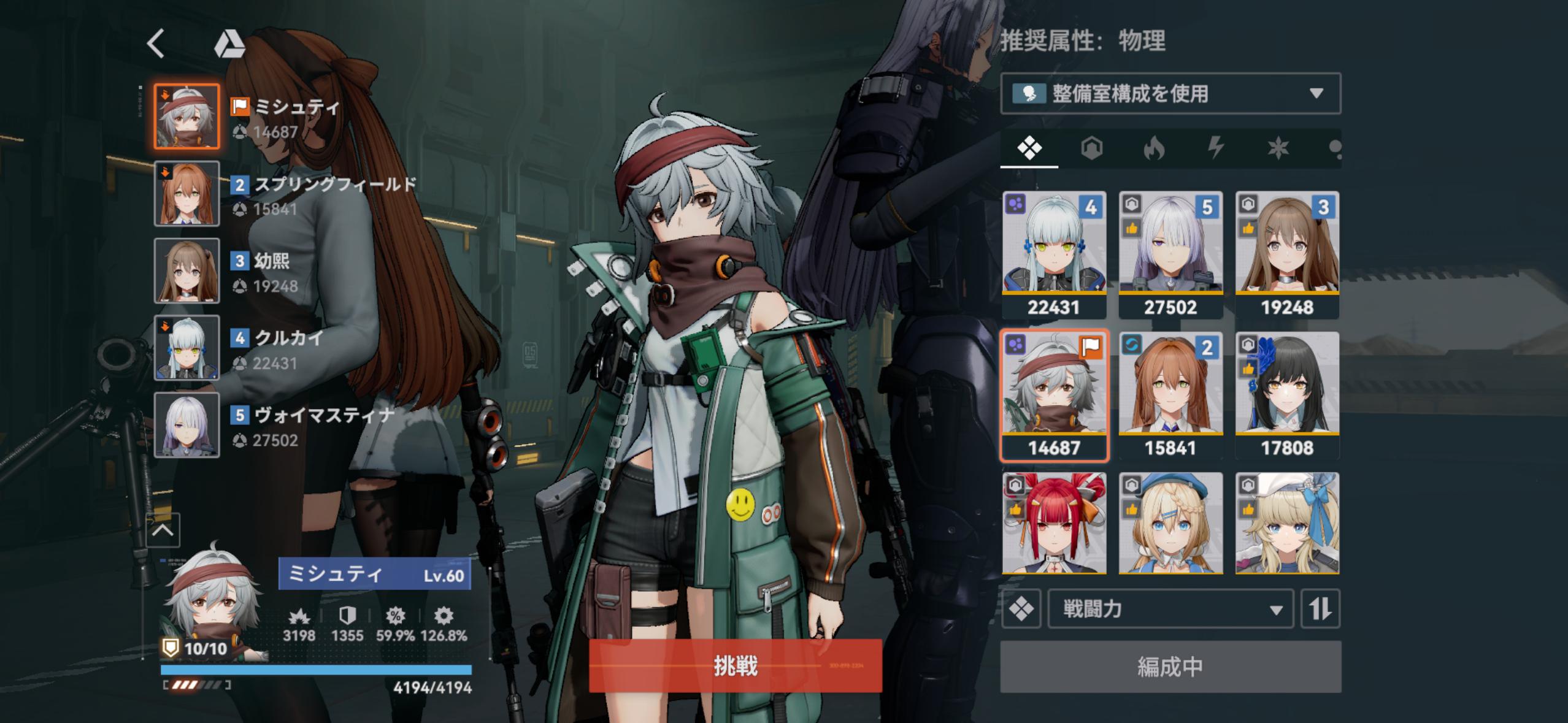Image resolution: width=1568 pixels, height=723 pixels.
Task: Open the 整備室構成を使用 dropdown
Action: click(x=1170, y=93)
